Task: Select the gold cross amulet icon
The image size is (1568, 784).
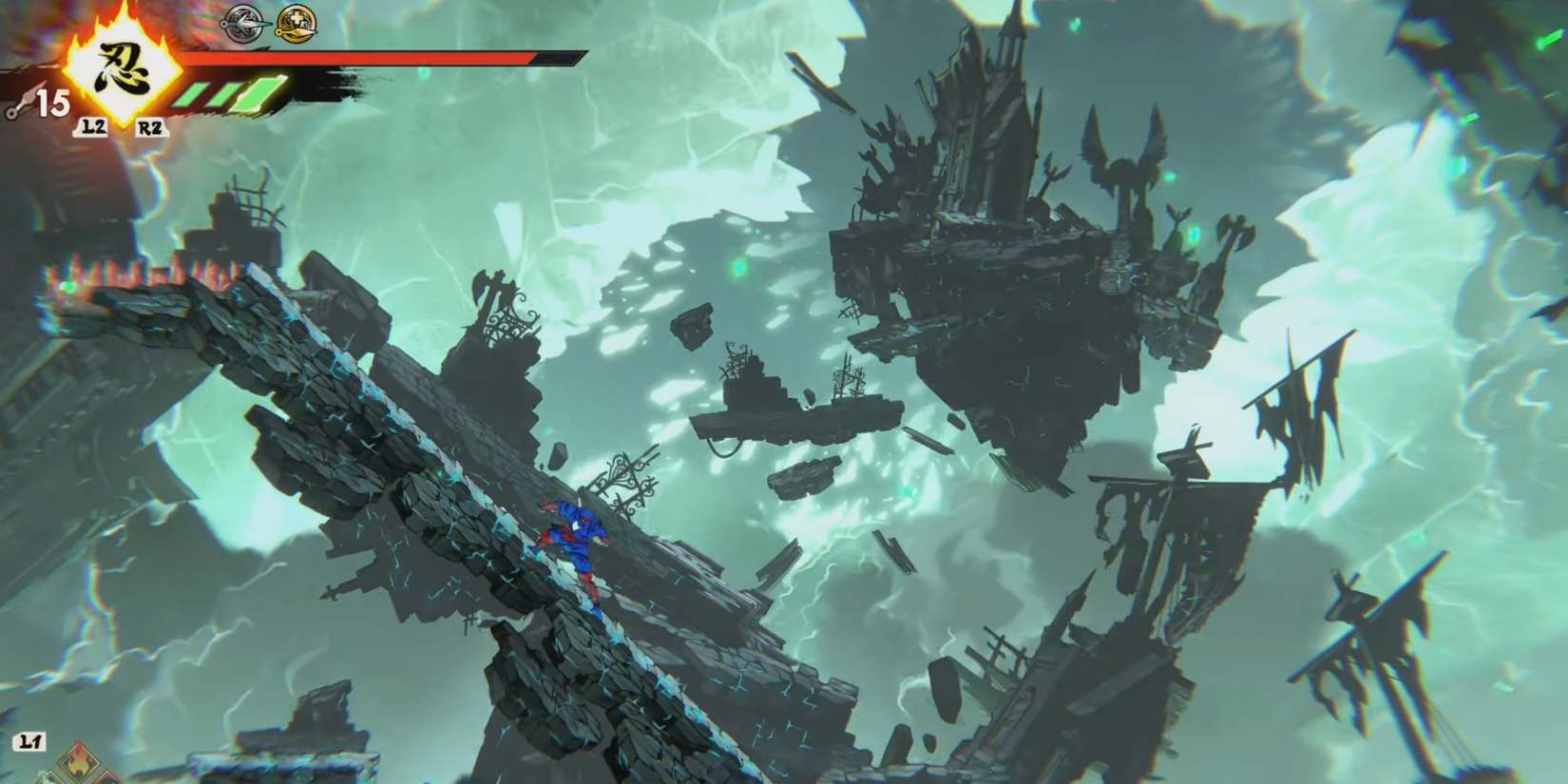Action: coord(296,23)
